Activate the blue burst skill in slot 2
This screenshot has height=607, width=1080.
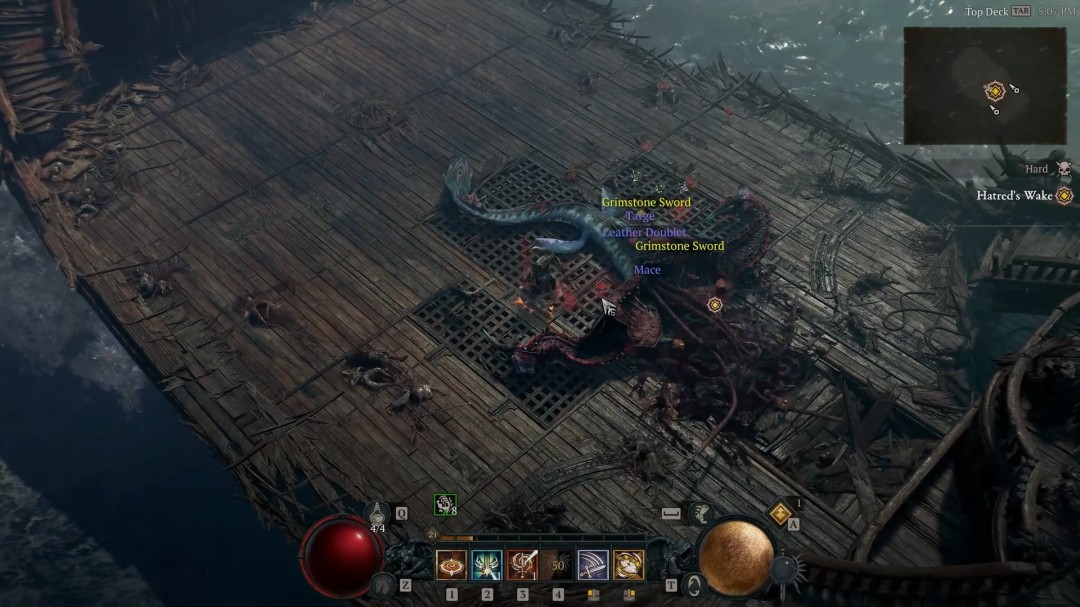tap(487, 565)
